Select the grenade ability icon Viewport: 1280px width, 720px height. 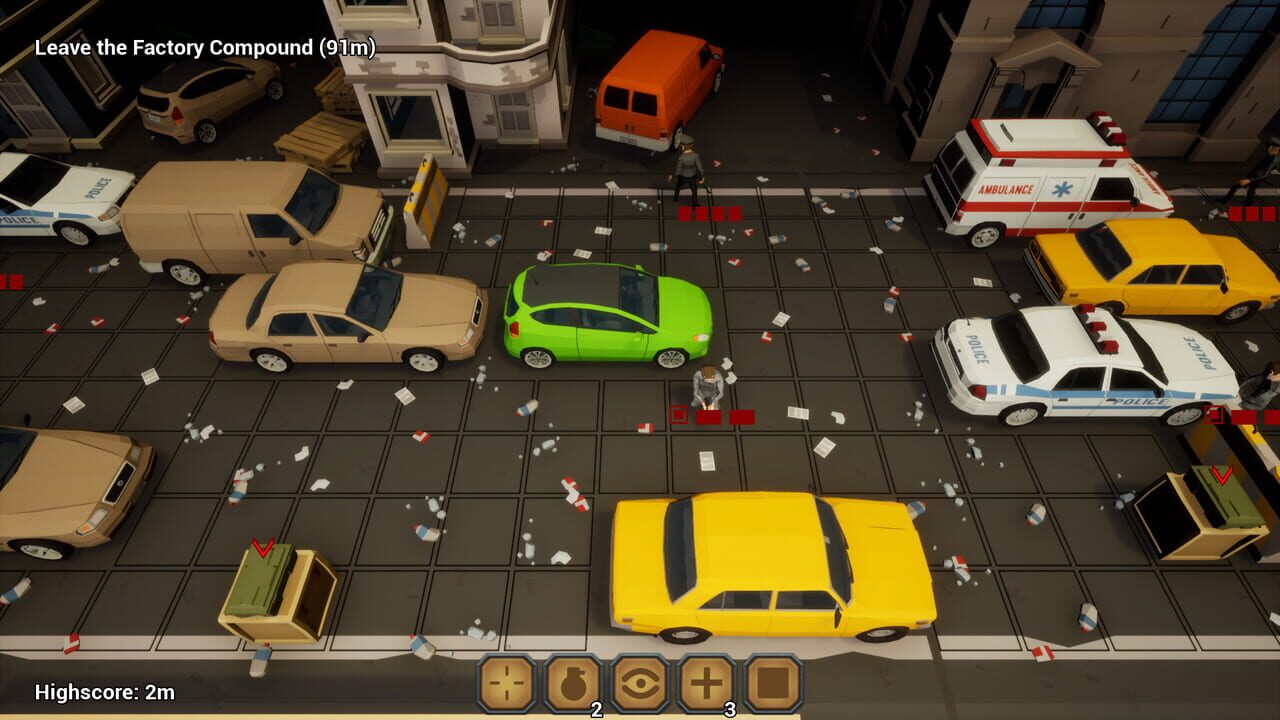coord(573,684)
